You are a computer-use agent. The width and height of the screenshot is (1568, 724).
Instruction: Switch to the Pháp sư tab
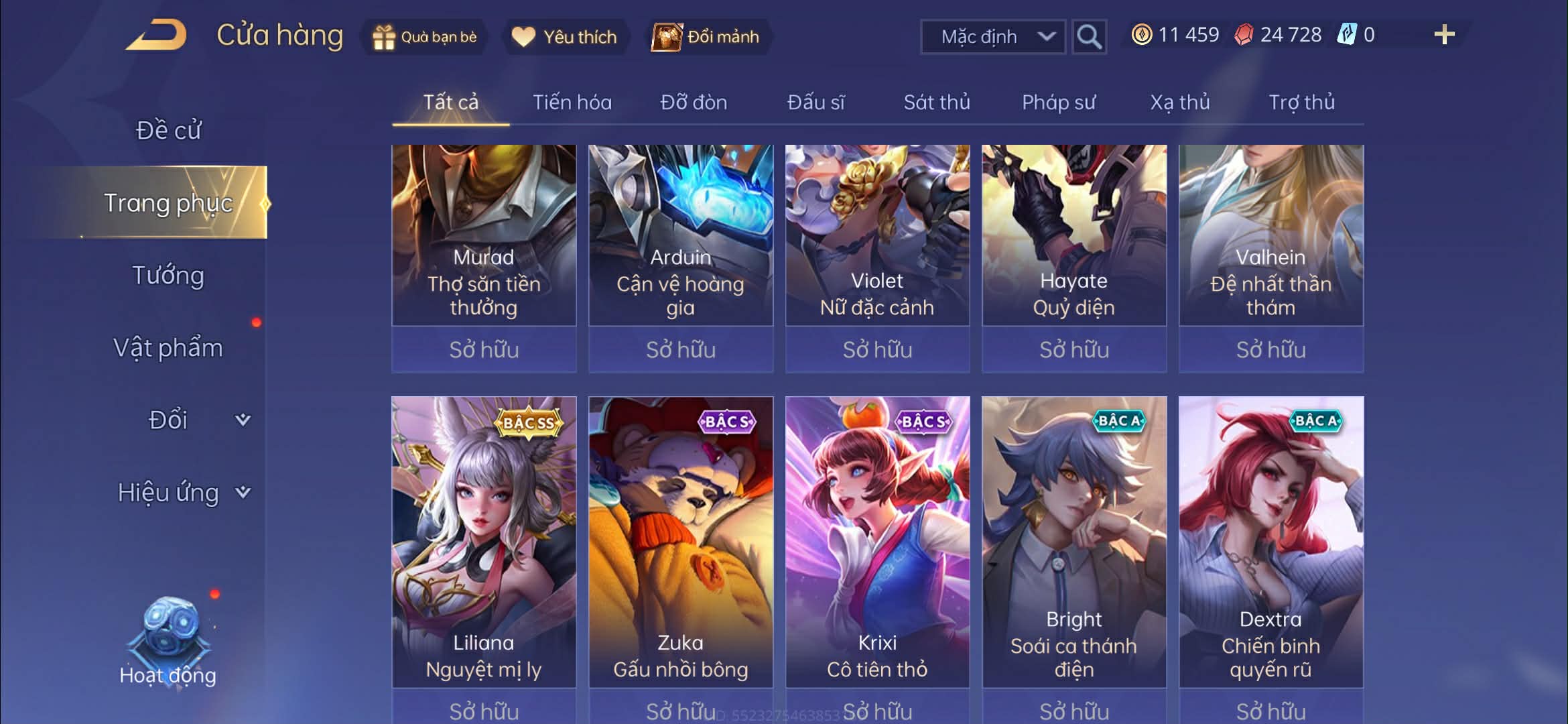click(1060, 103)
